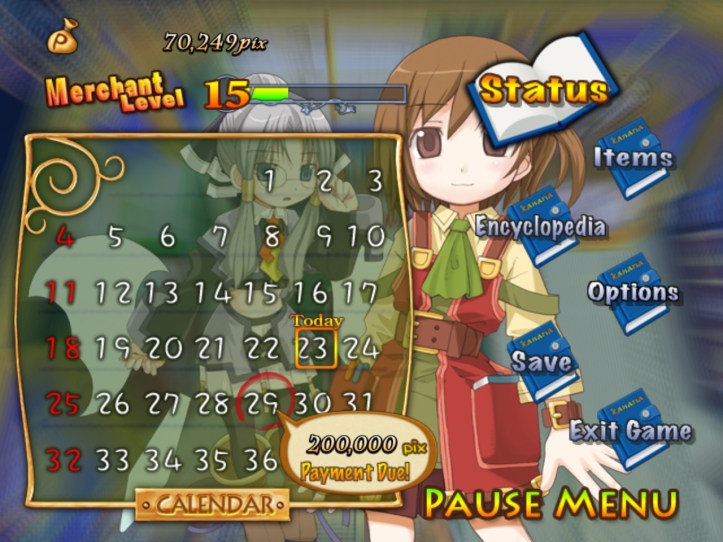The height and width of the screenshot is (542, 723).
Task: Select Save from the pause menu
Action: [x=542, y=361]
